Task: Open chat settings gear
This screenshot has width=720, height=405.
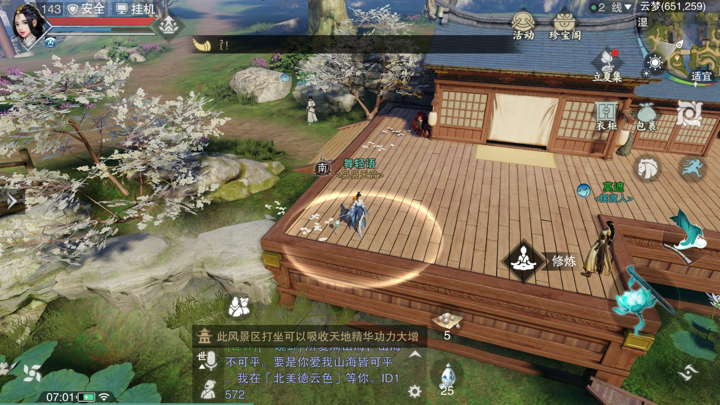Action: (x=415, y=392)
